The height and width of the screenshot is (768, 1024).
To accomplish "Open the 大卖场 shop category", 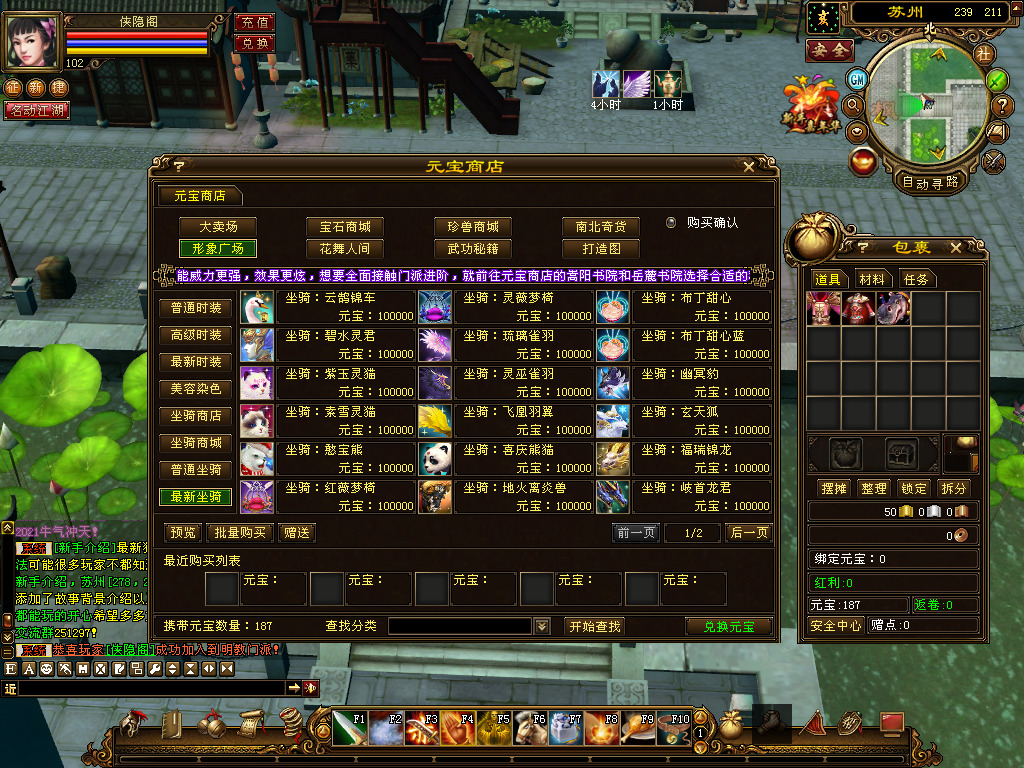I will [216, 227].
